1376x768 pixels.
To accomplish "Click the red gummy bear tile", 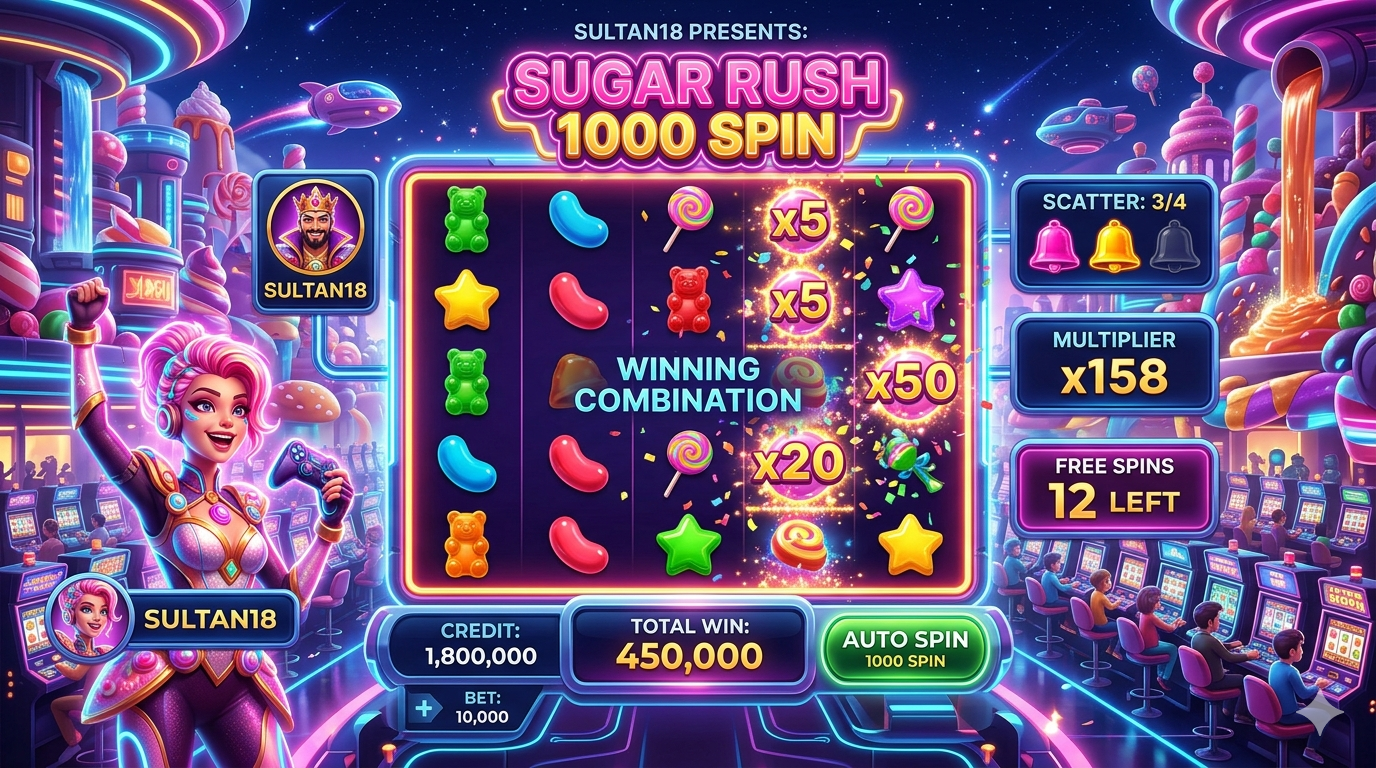I will 688,299.
